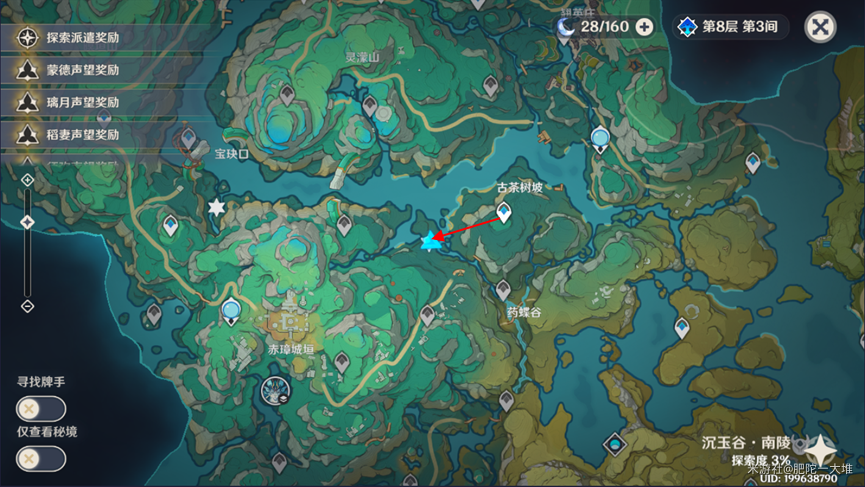This screenshot has width=865, height=487.
Task: Select the white star custom pin
Action: [x=216, y=207]
